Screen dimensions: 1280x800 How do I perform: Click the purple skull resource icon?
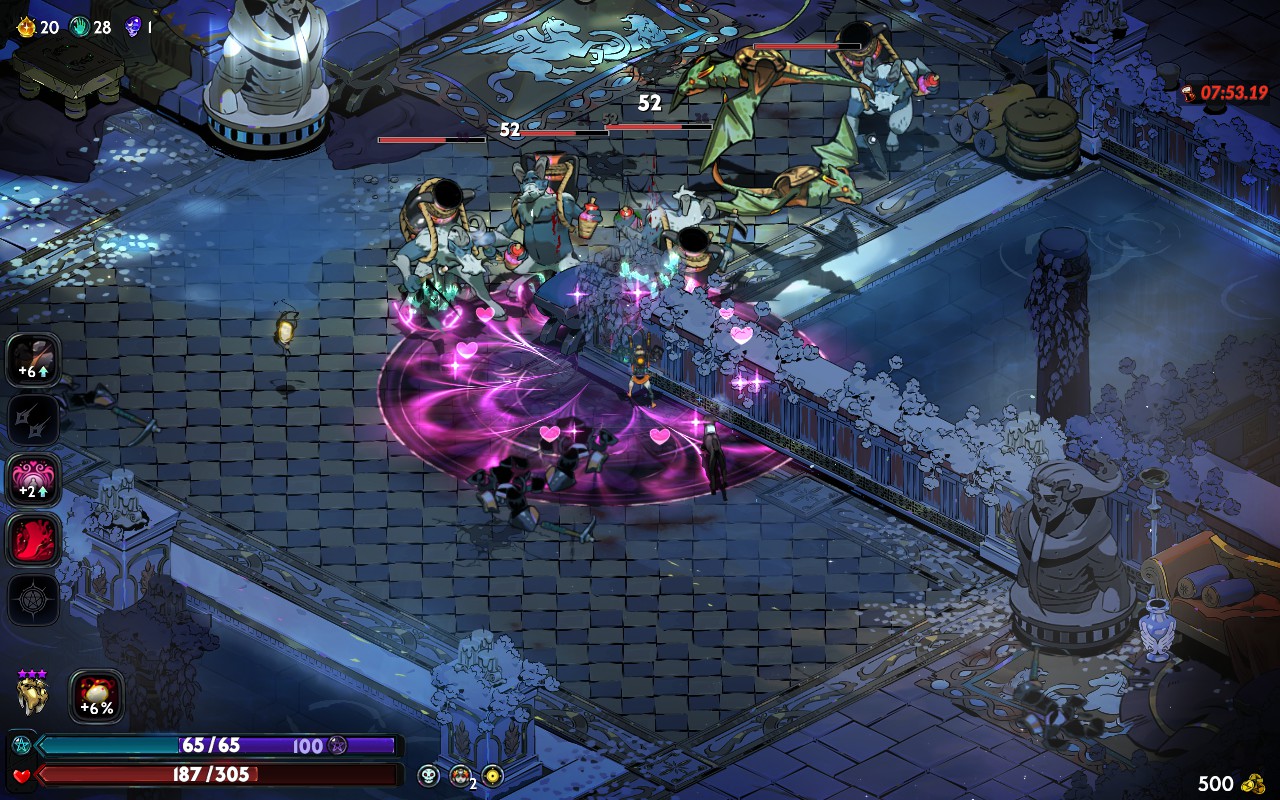[133, 27]
